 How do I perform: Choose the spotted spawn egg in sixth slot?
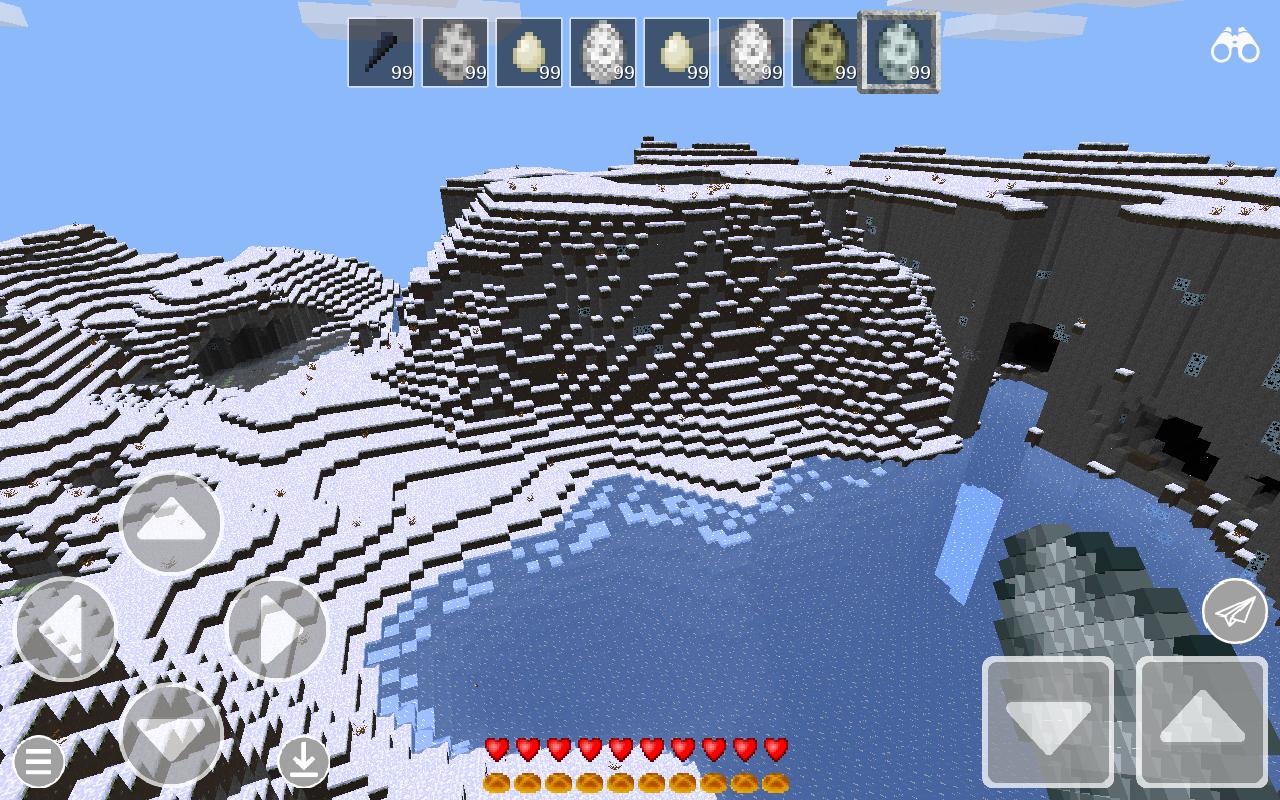pyautogui.click(x=751, y=50)
